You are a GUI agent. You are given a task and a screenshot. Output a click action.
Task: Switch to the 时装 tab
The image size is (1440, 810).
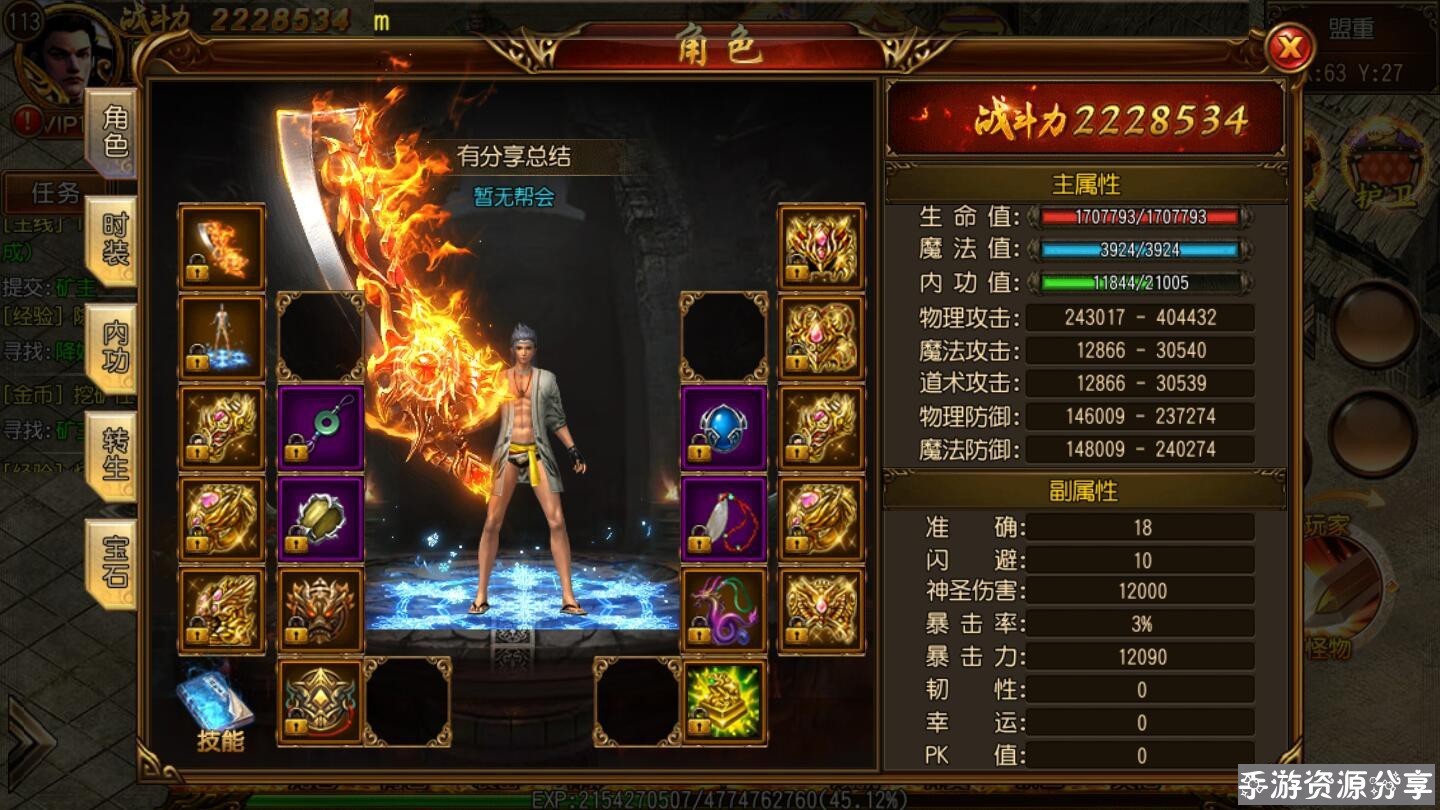113,241
